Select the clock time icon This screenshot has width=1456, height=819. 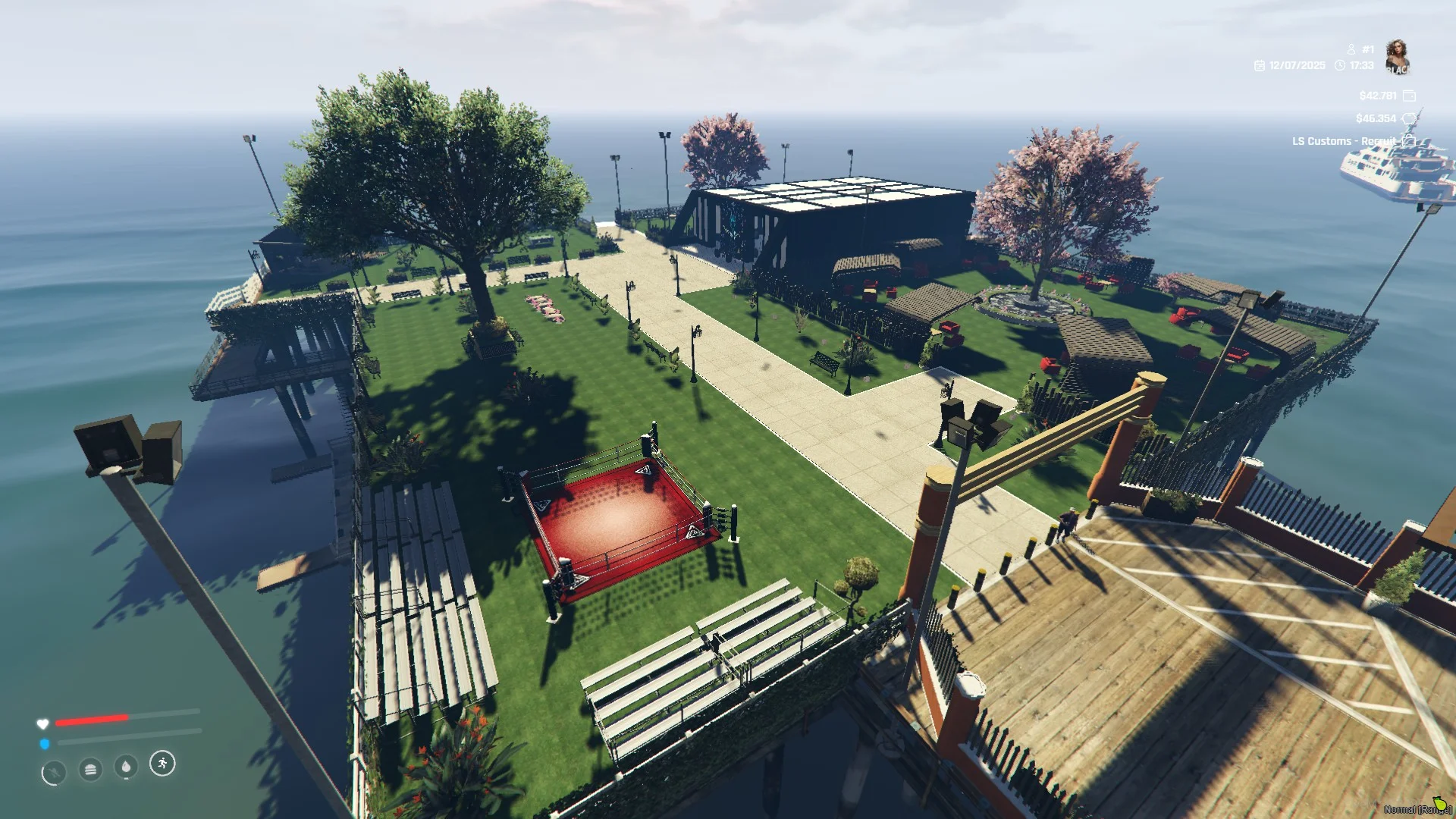1340,66
